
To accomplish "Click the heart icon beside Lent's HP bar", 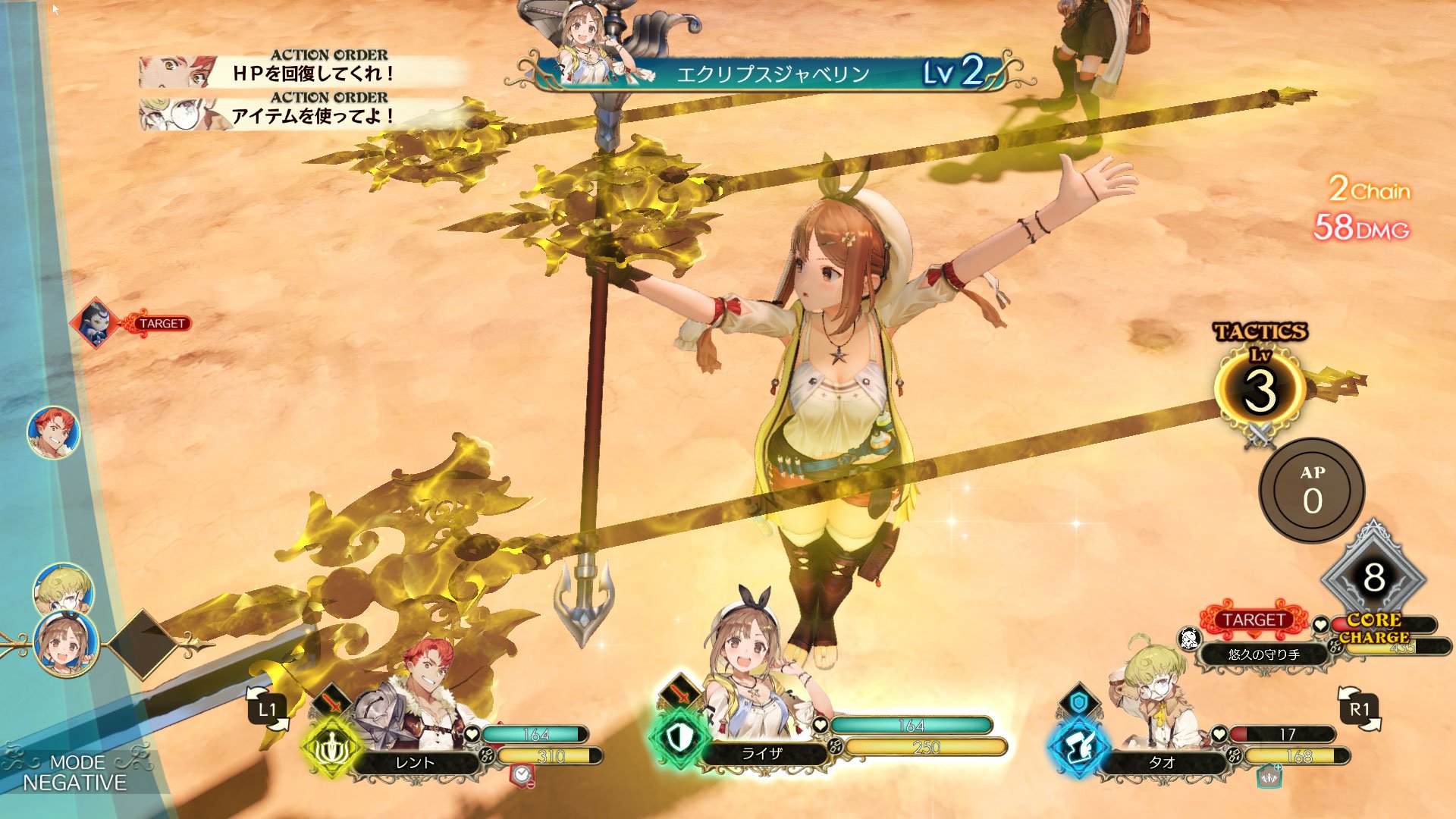I will click(473, 734).
